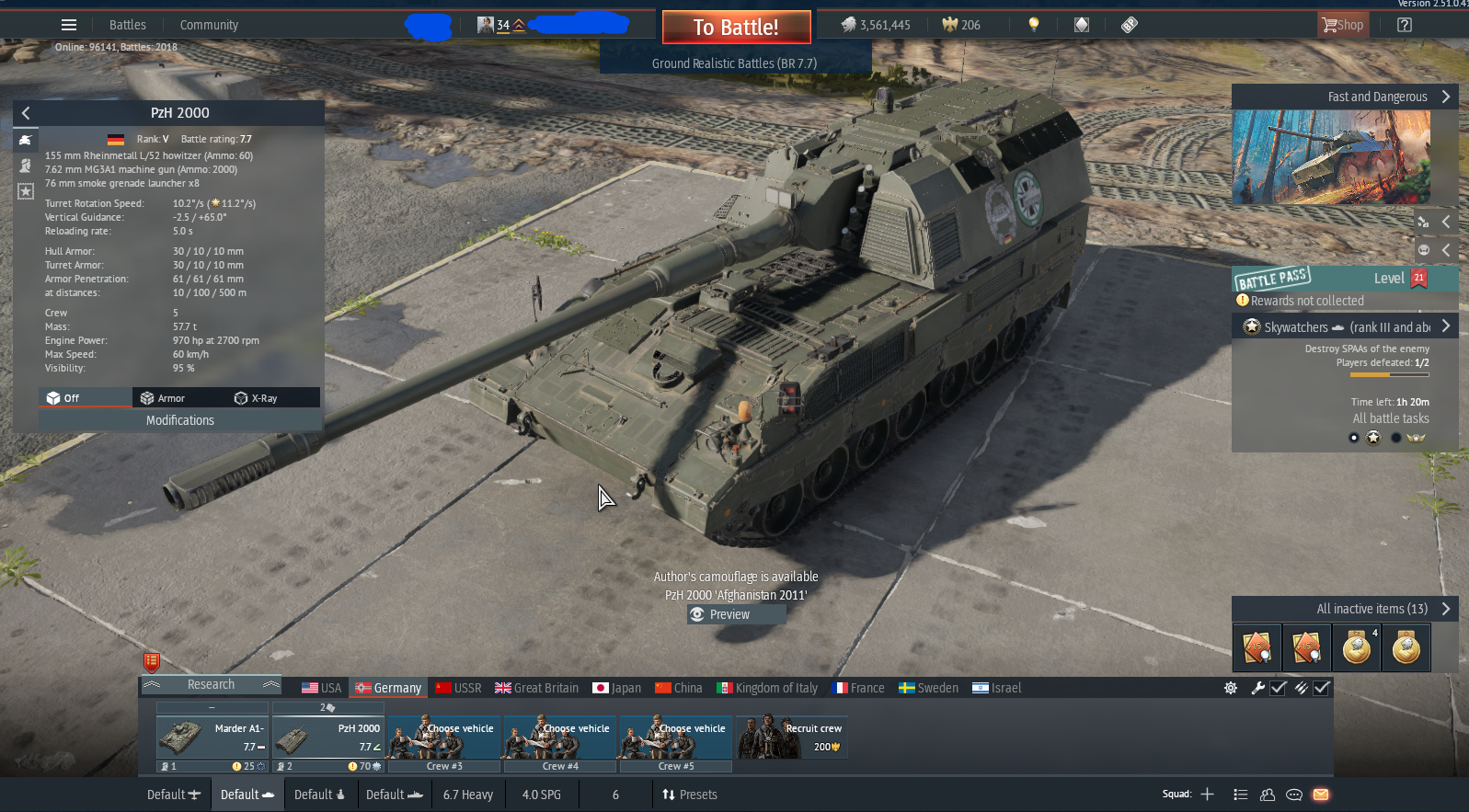Open the Community menu
Image resolution: width=1469 pixels, height=812 pixels.
(209, 25)
